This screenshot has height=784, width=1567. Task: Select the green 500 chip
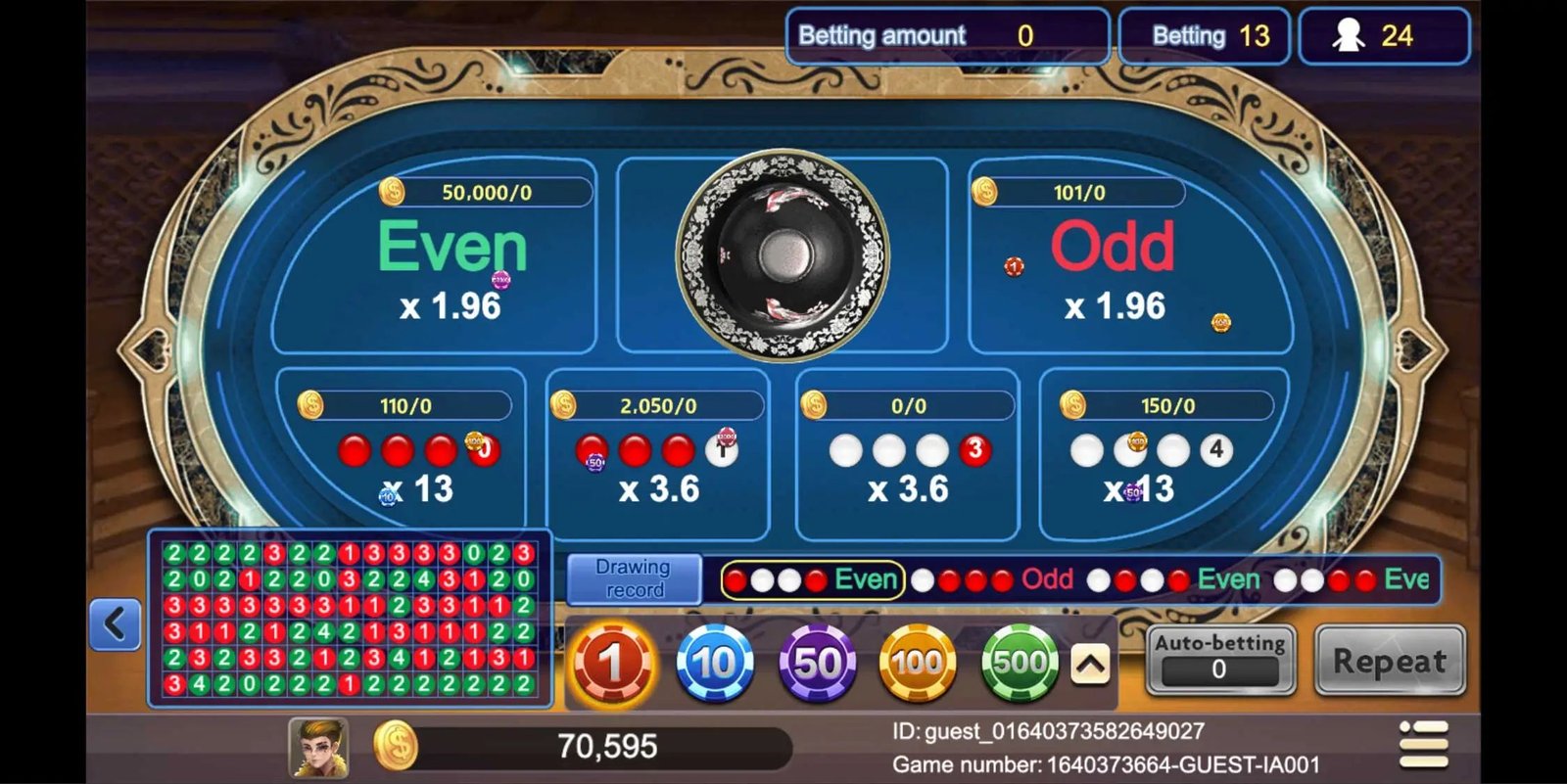[x=1020, y=664]
